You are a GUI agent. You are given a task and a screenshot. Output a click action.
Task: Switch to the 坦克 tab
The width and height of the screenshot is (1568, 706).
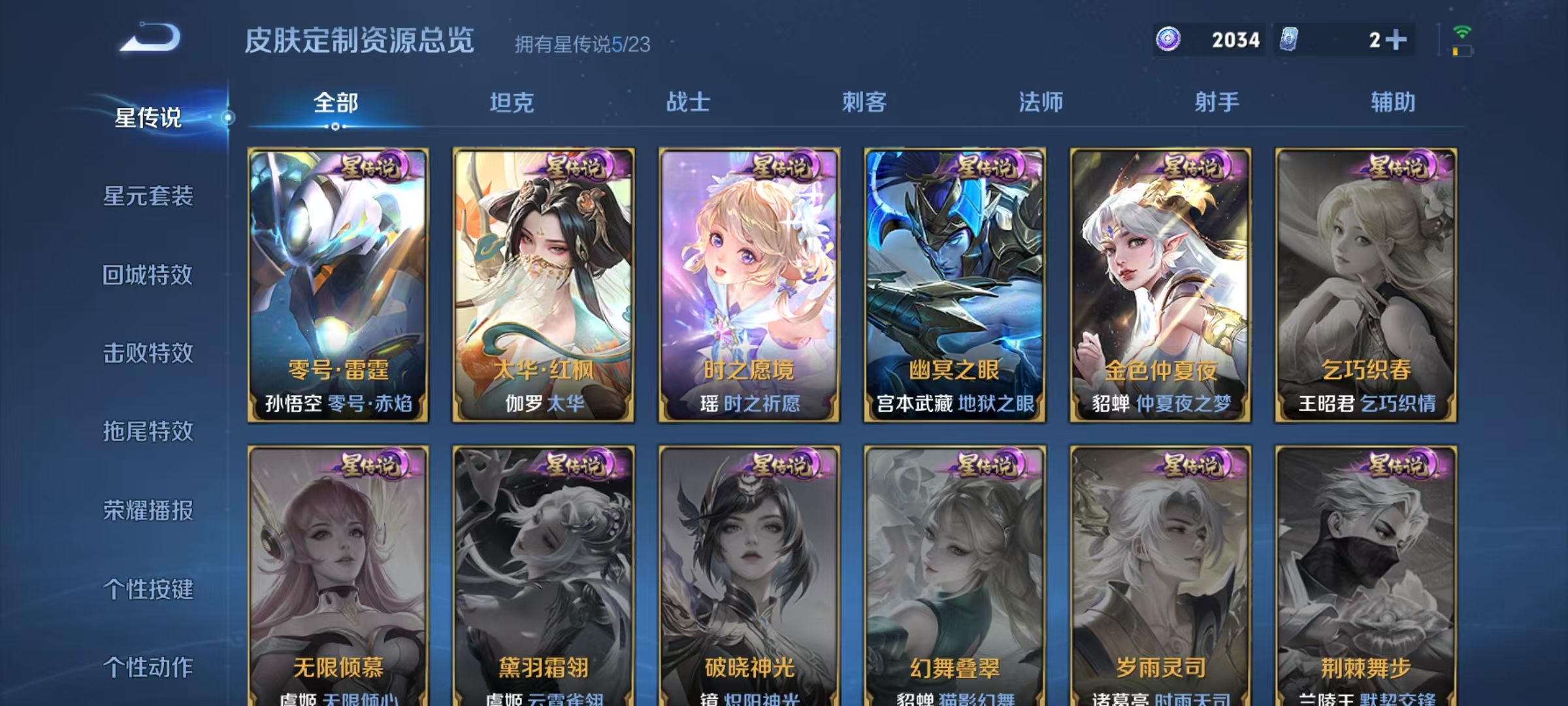coord(514,102)
